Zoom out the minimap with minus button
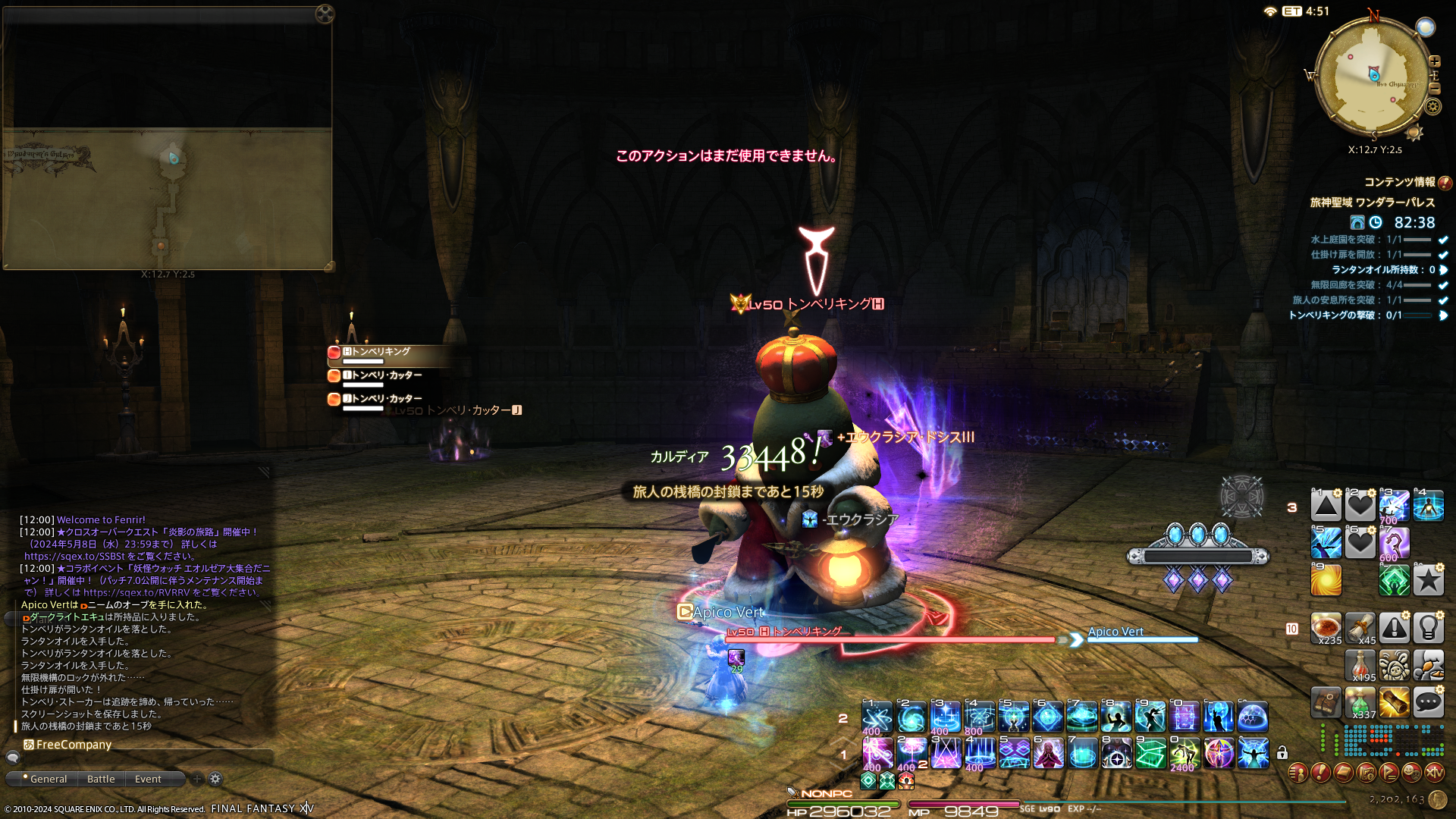The image size is (1456, 819). click(1434, 89)
